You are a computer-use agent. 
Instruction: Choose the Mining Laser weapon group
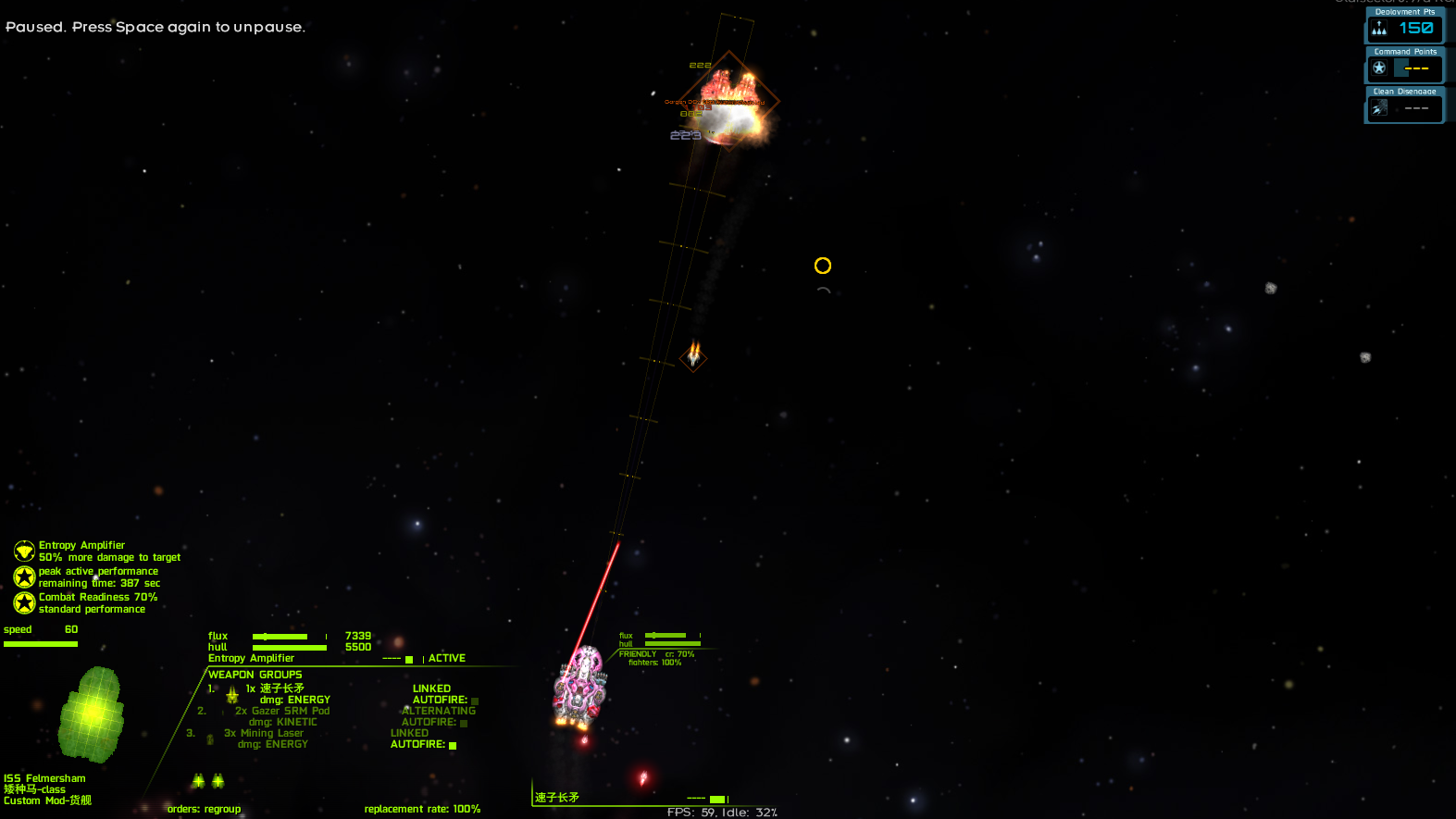[264, 733]
